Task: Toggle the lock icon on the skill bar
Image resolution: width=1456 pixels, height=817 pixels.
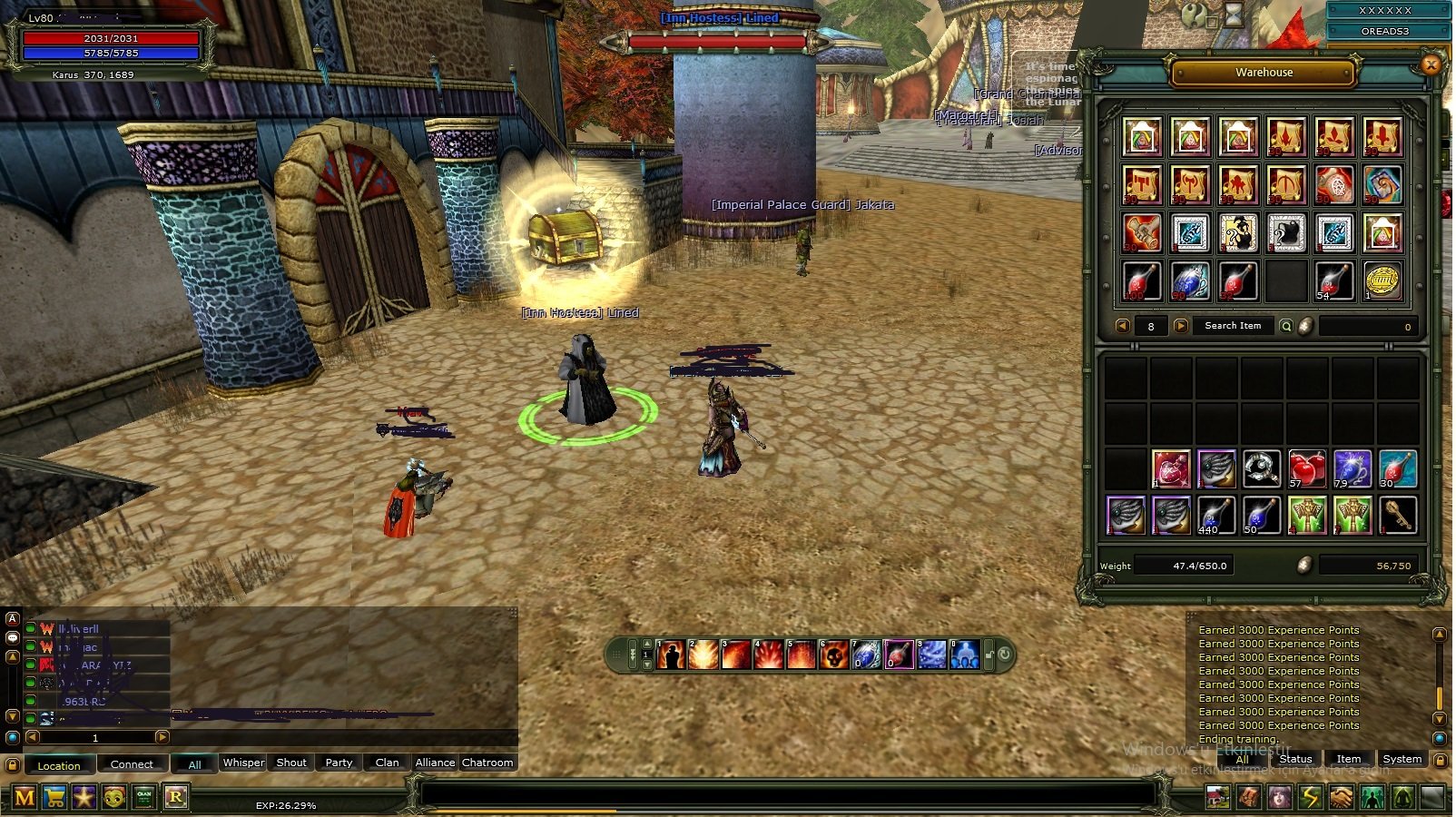Action: point(990,653)
